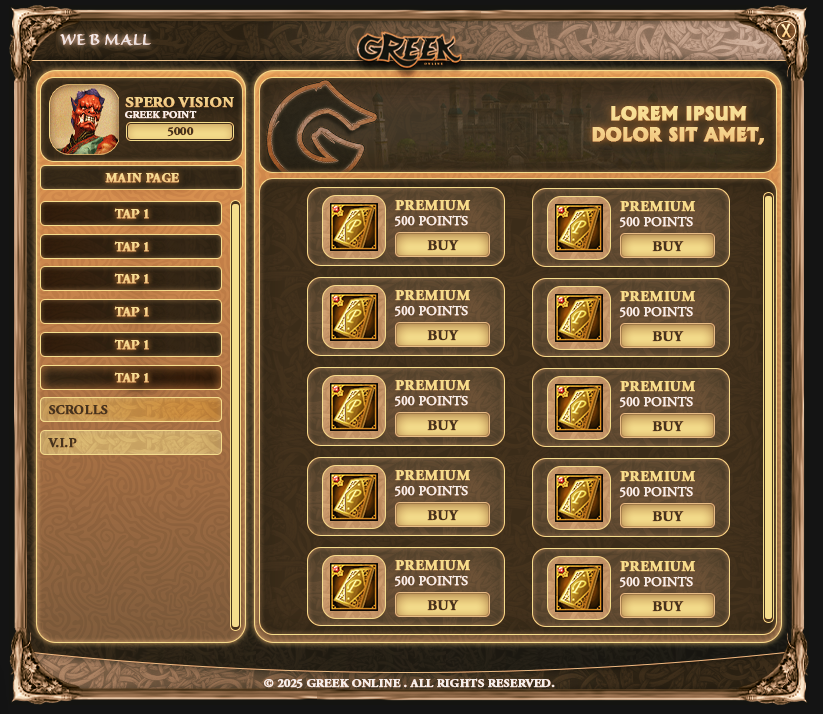Click the Greek logo in the header
The height and width of the screenshot is (714, 823).
click(x=409, y=48)
